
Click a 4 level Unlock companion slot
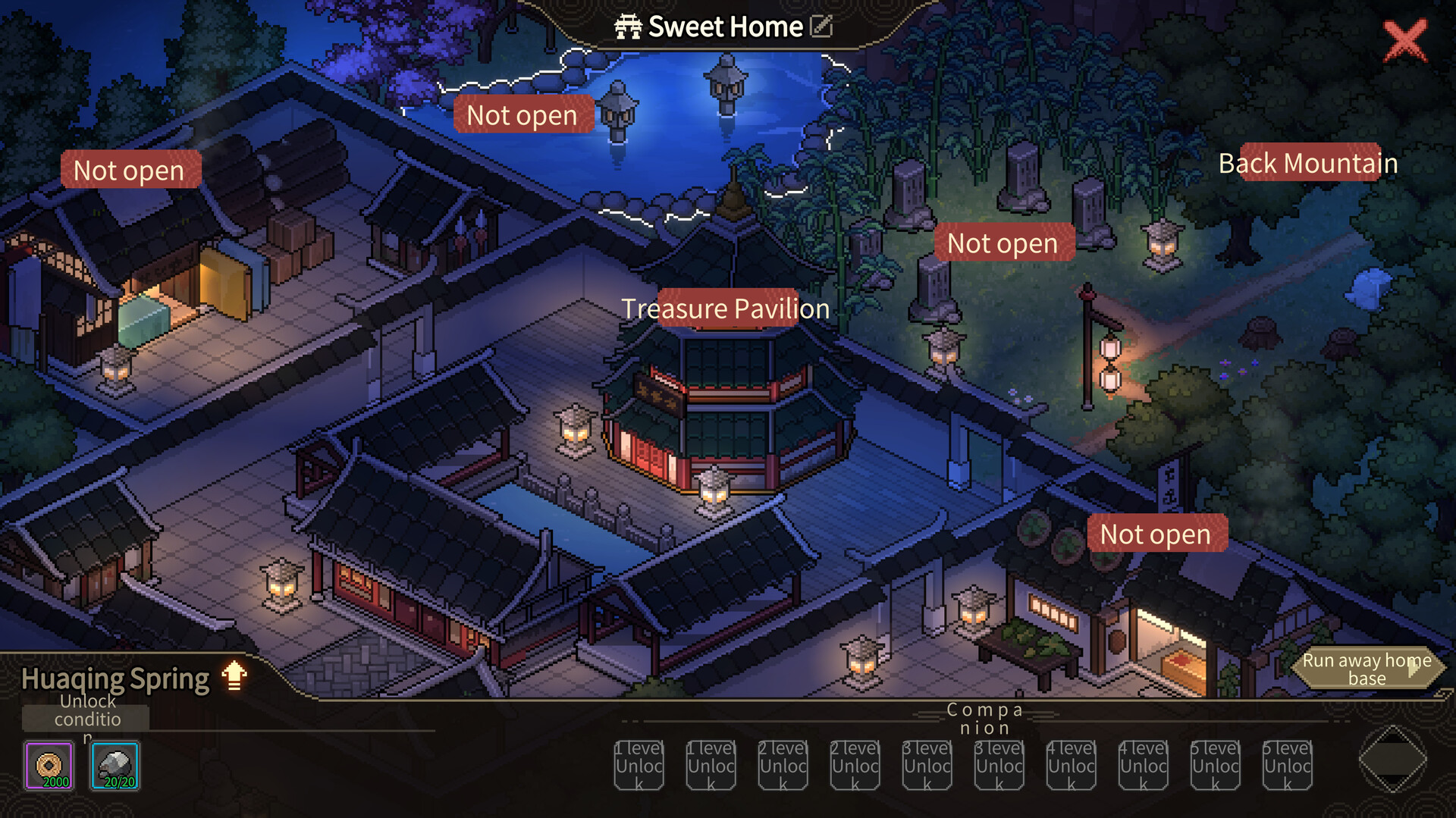click(x=1071, y=766)
